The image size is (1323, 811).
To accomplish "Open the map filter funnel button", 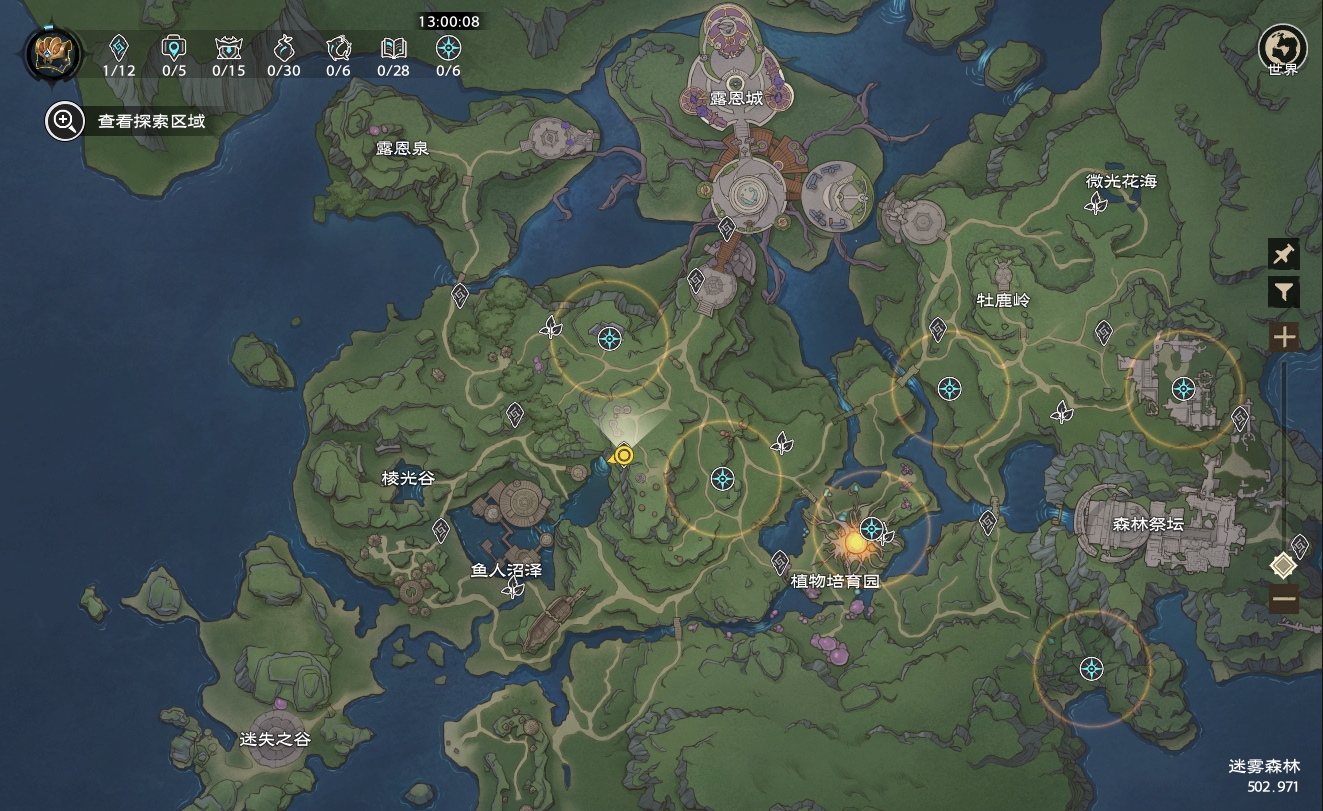I will point(1284,293).
